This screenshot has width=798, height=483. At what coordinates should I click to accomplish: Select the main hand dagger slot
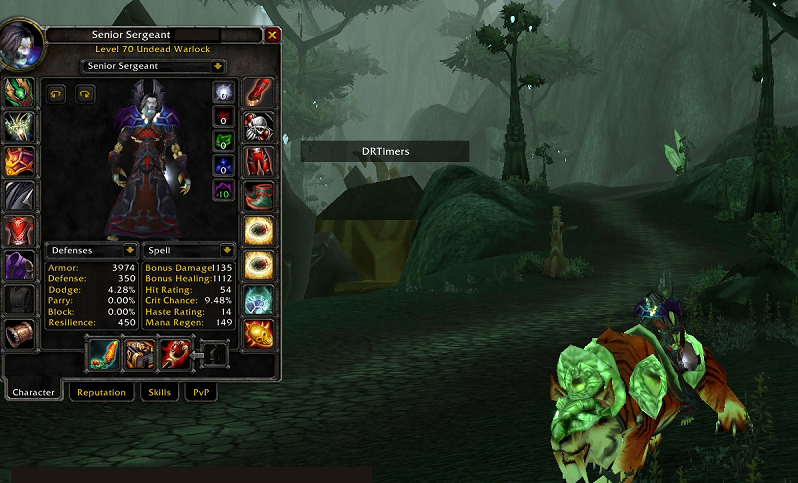click(104, 355)
